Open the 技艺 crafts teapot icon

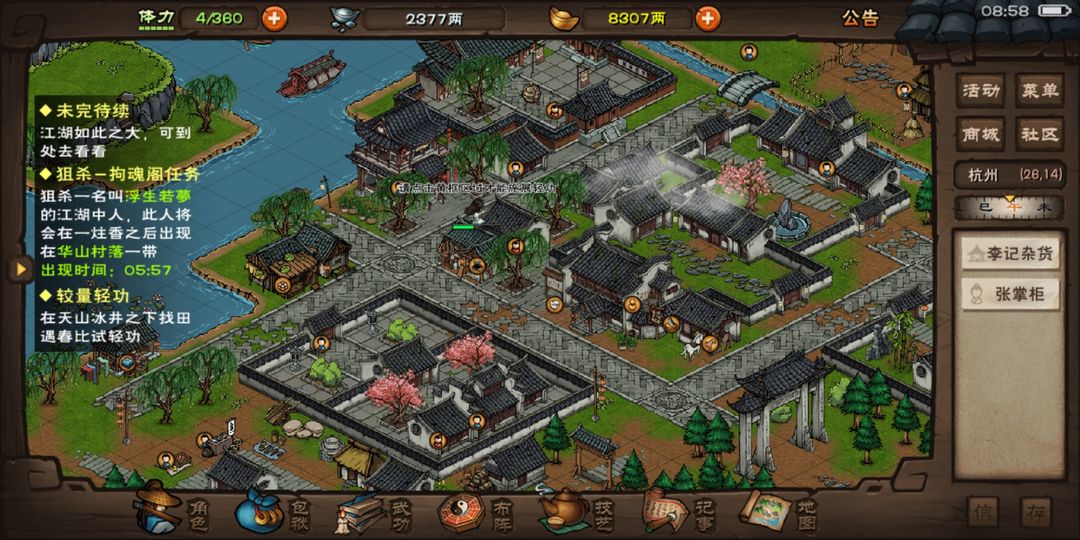coord(575,512)
